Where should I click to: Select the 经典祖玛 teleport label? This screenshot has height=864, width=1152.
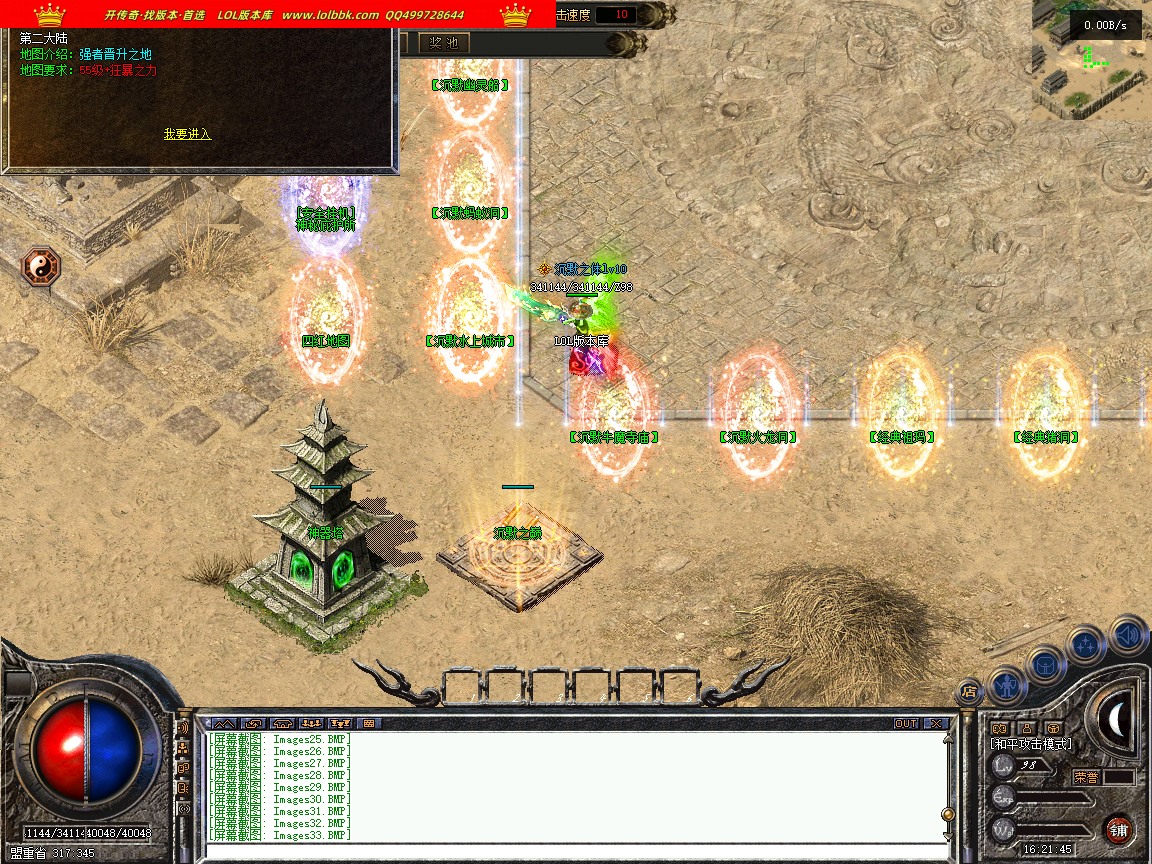pyautogui.click(x=902, y=437)
